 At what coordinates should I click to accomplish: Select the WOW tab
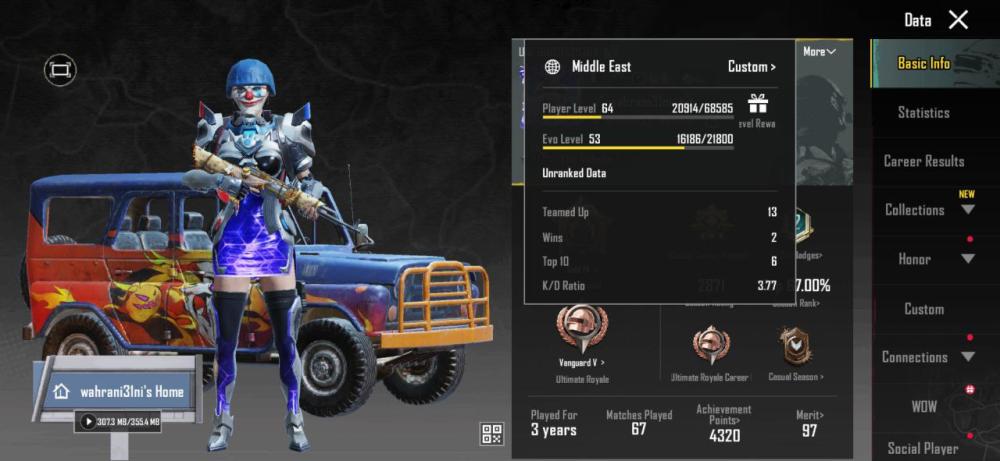(923, 407)
